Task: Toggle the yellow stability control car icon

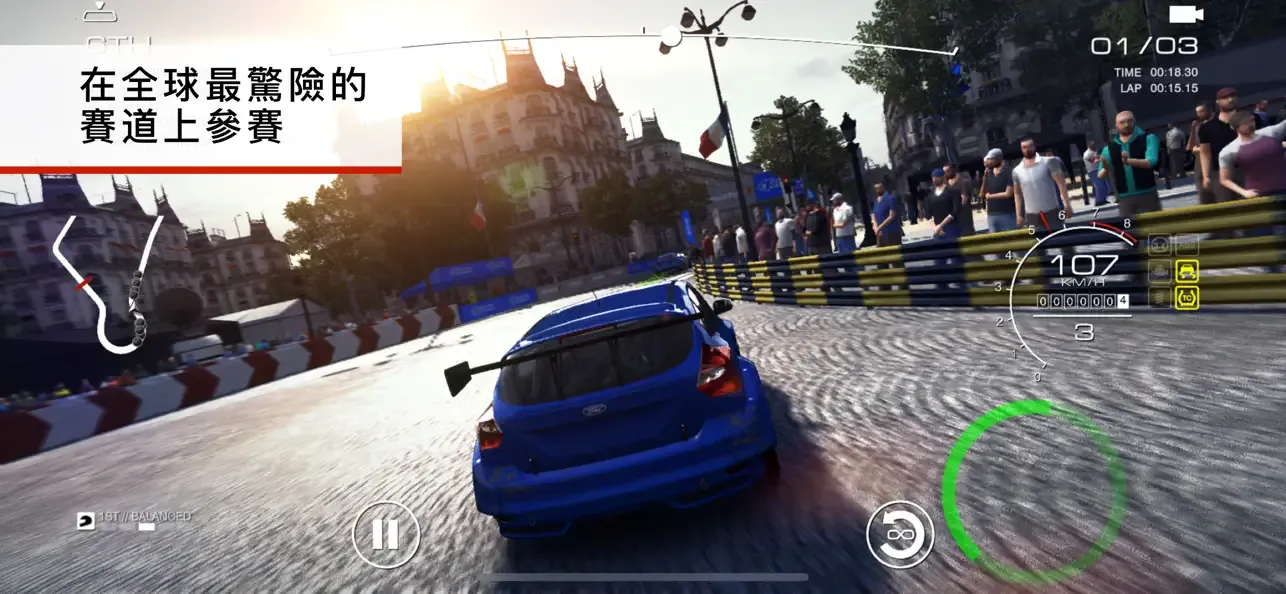Action: [1187, 270]
